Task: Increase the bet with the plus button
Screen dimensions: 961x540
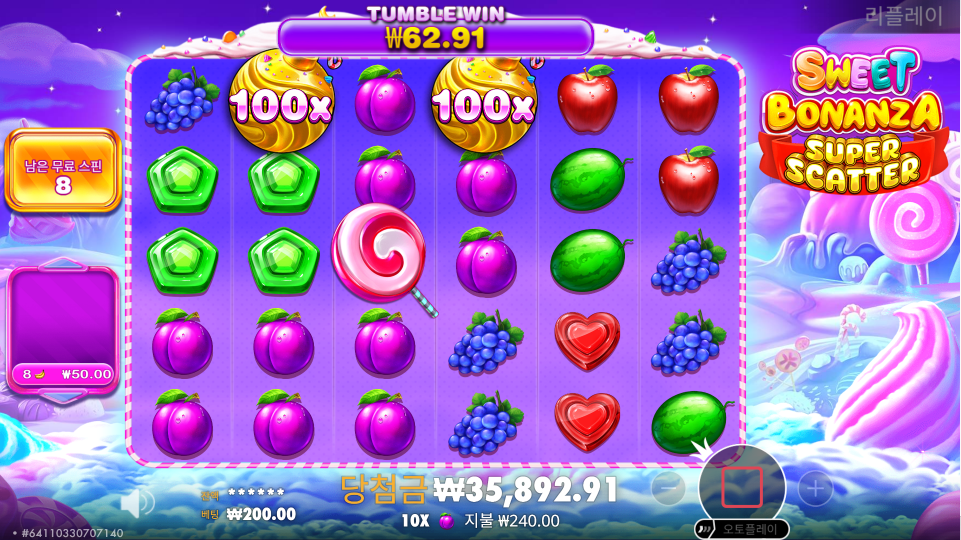Action: tap(815, 488)
